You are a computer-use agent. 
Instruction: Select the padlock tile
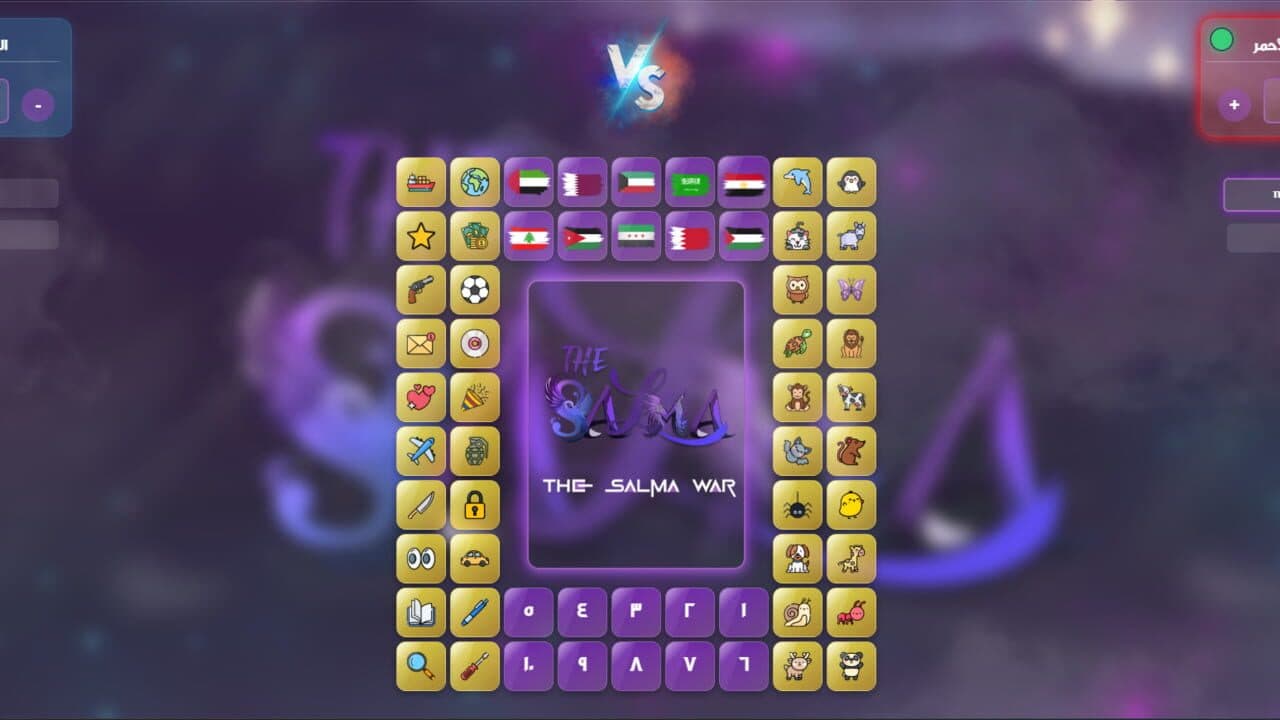(x=475, y=504)
